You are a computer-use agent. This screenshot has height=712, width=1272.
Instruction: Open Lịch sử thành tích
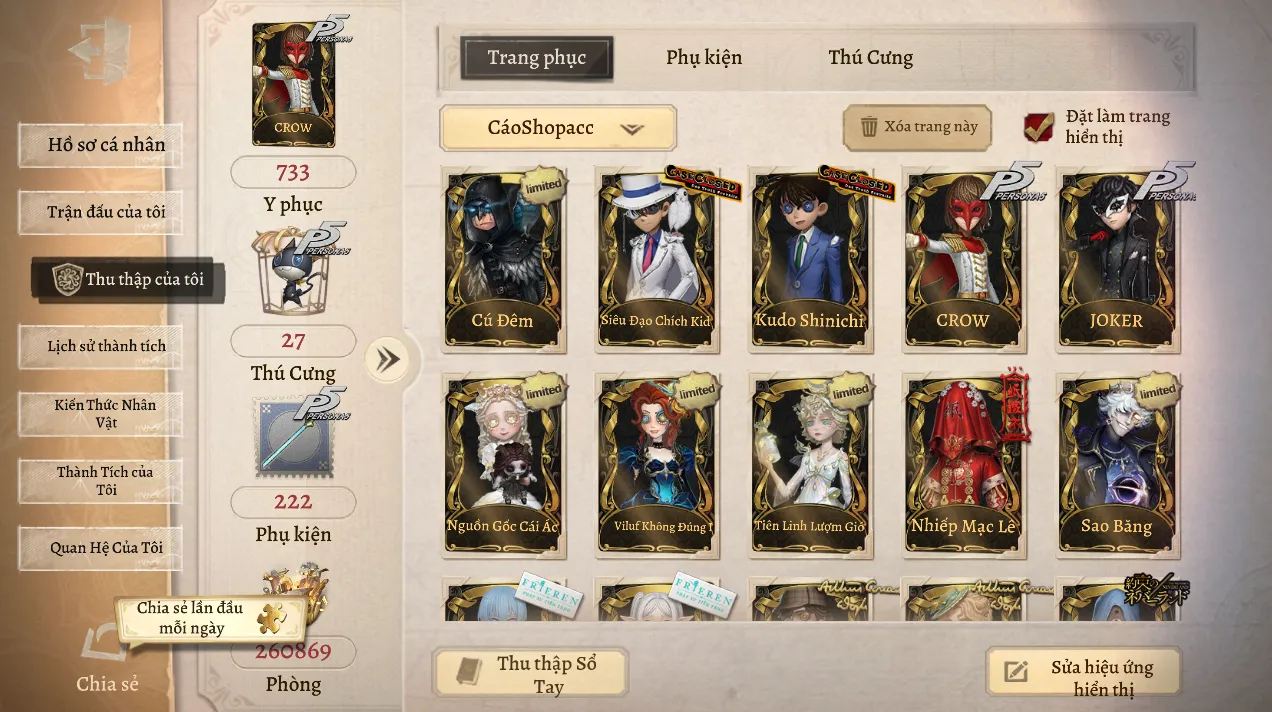point(101,346)
